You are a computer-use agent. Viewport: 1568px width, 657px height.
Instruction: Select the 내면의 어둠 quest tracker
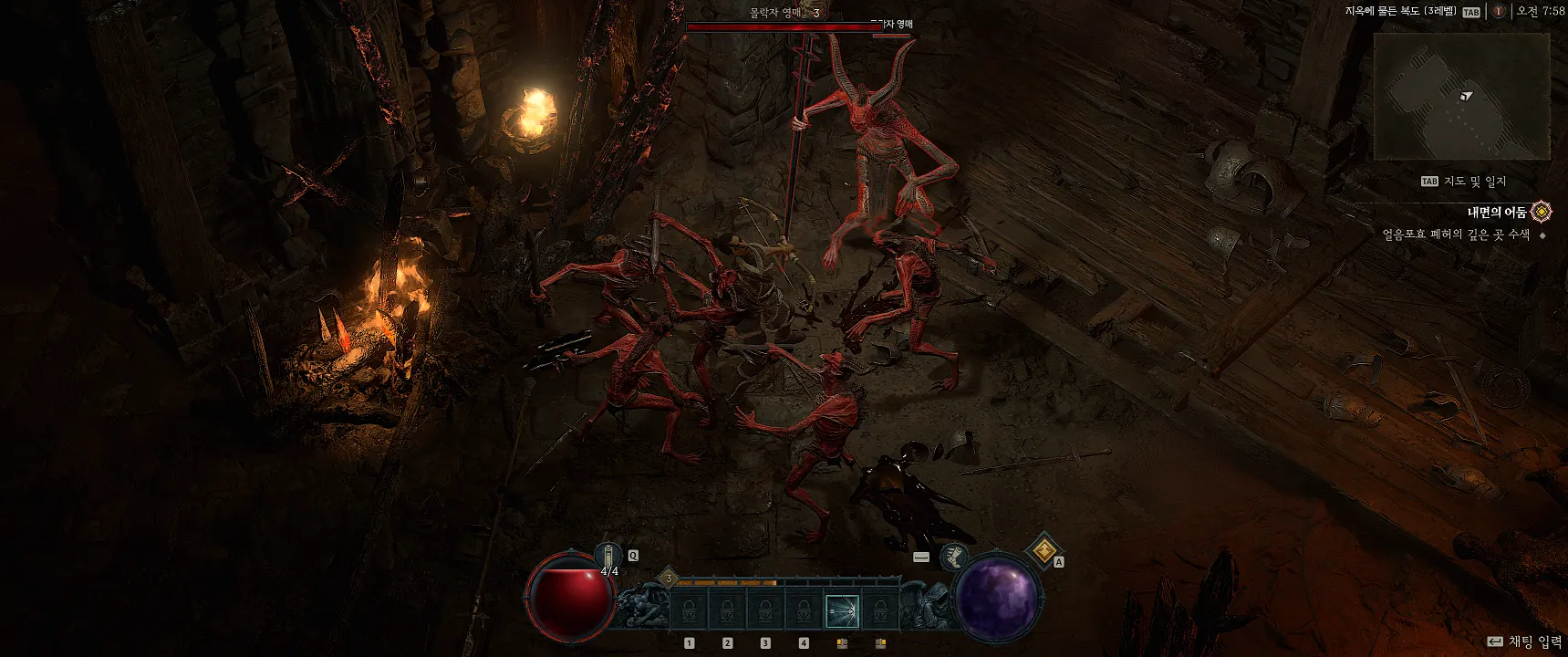click(1497, 213)
